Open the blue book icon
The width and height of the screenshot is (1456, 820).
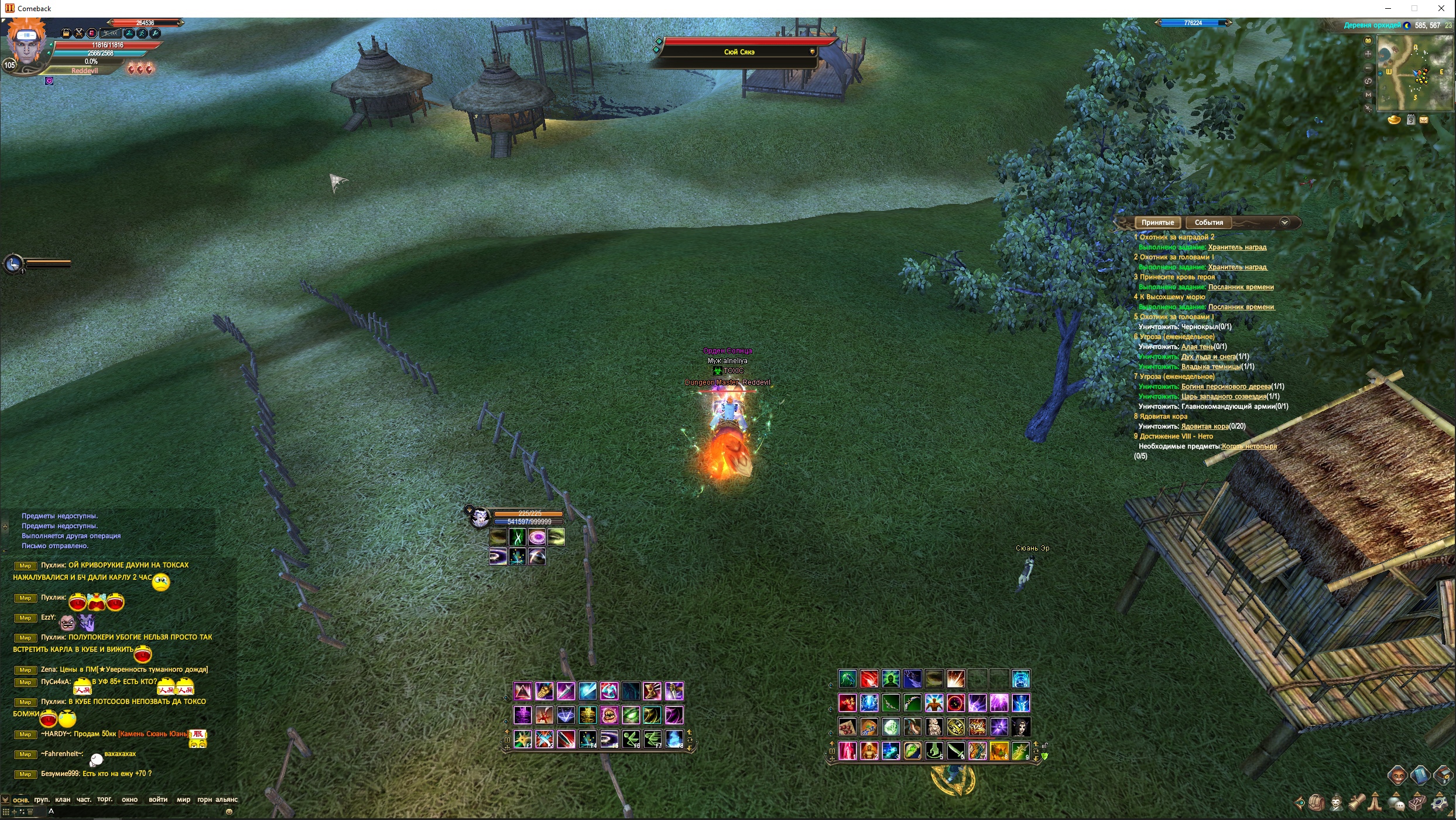(x=1420, y=776)
